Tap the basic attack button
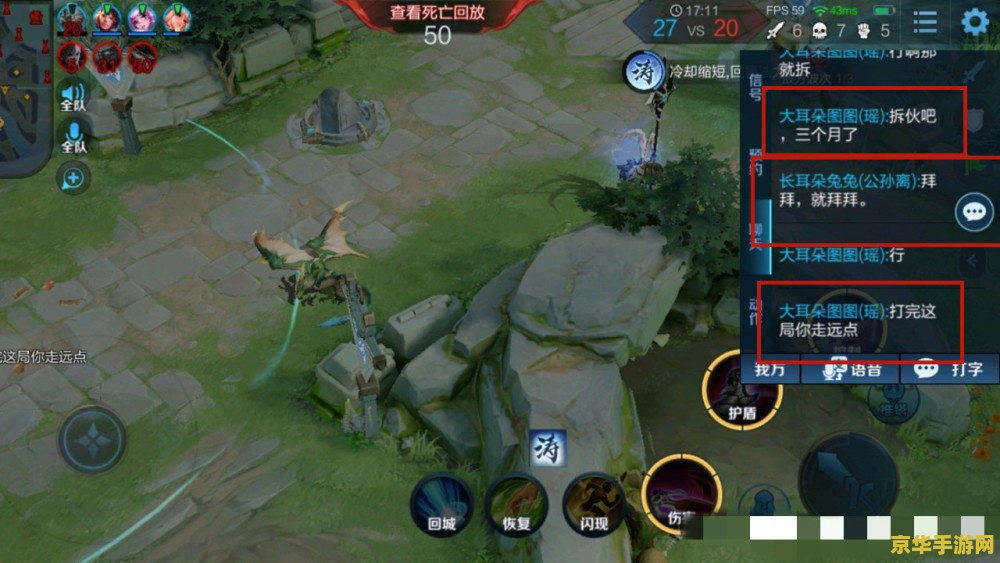1000x563 pixels. (x=847, y=477)
